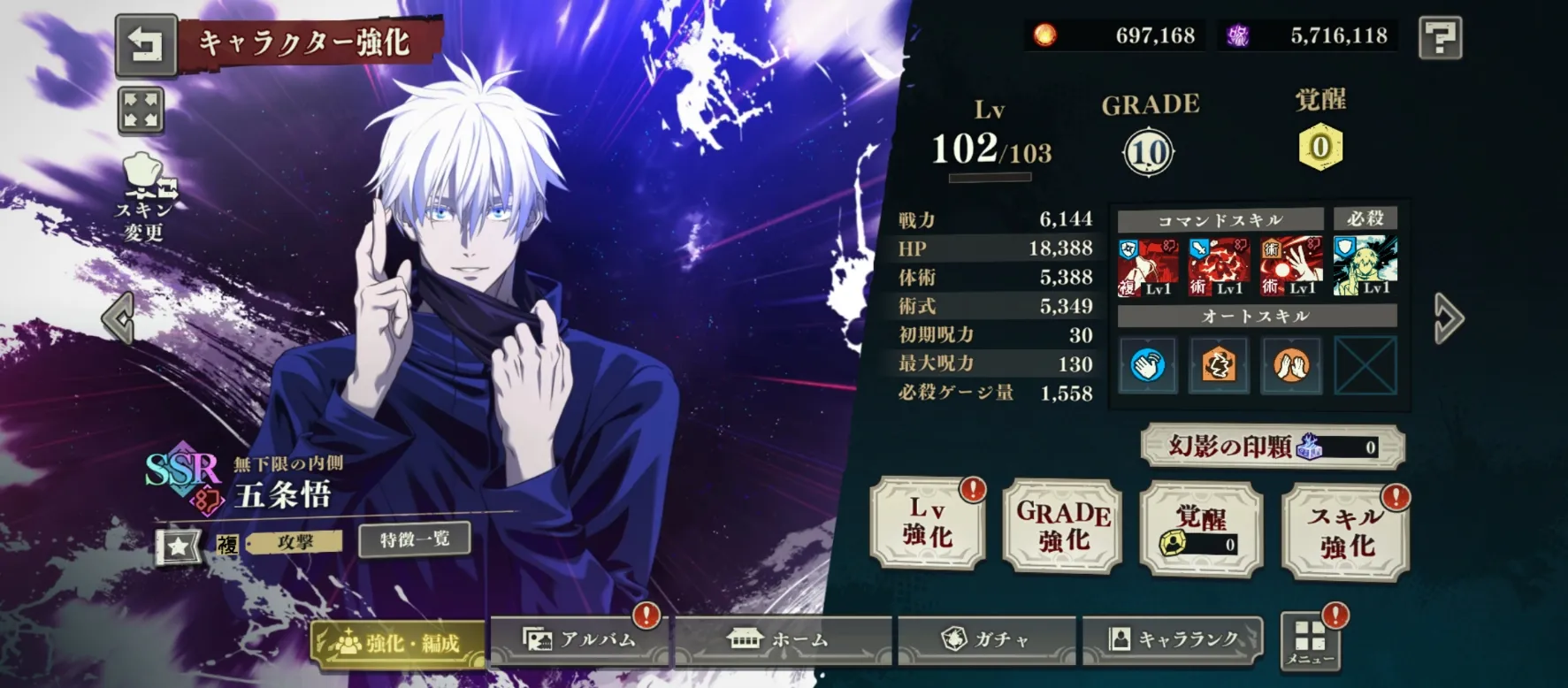Switch to the ガチャ gacha tab

pos(986,639)
